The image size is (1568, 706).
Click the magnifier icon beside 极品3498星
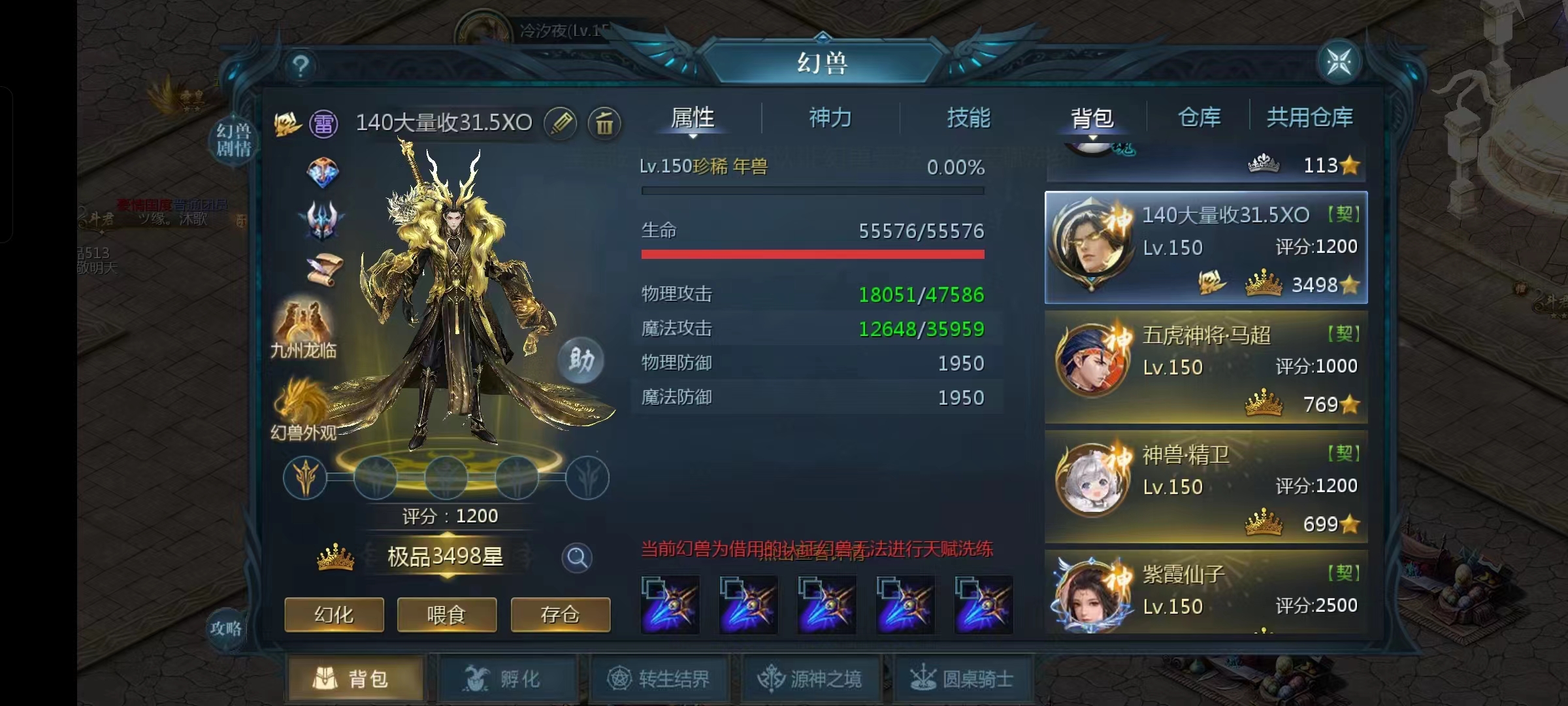[576, 559]
